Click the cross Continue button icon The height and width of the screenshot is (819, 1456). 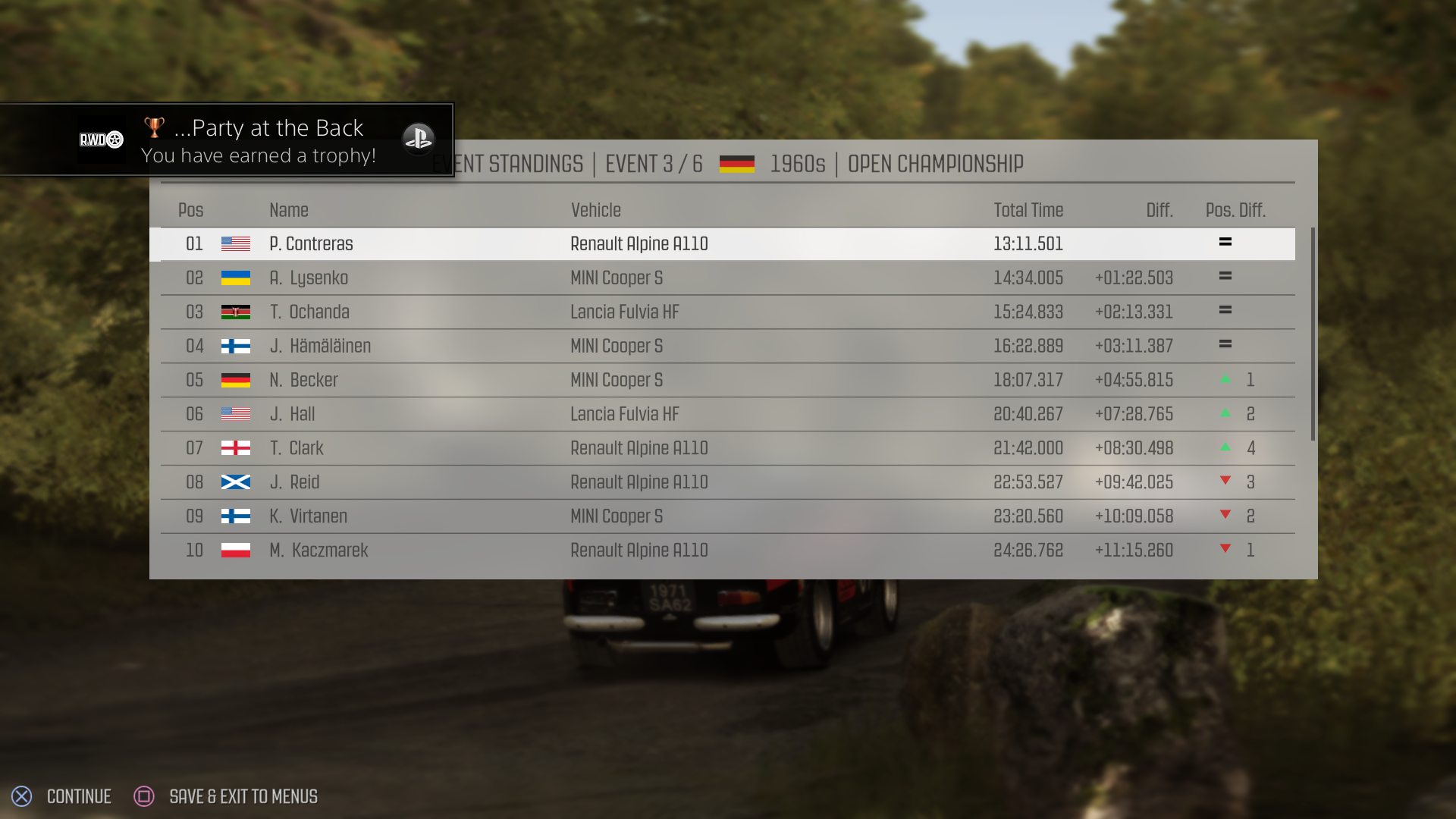point(22,796)
